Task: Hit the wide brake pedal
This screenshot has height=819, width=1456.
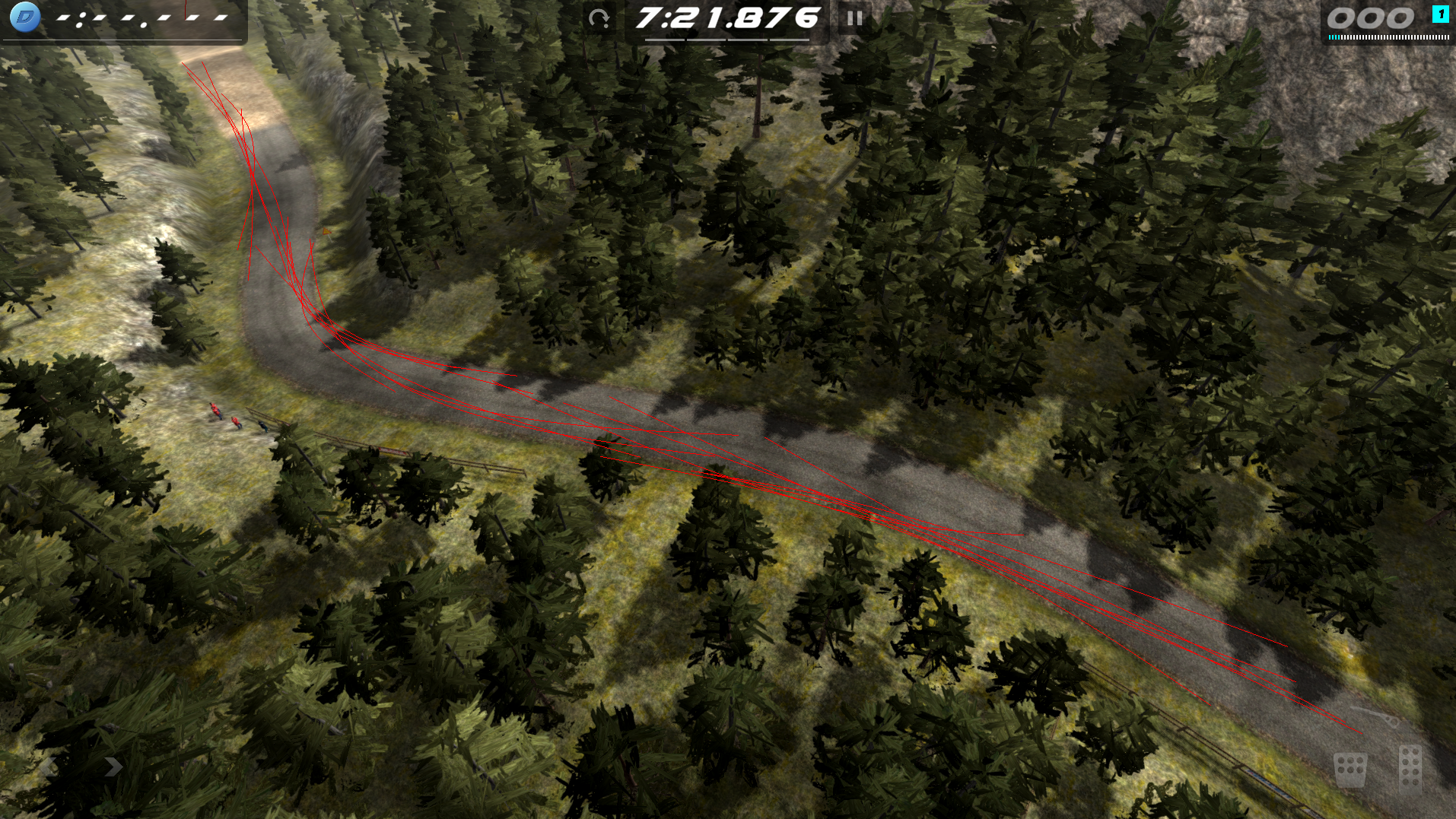Action: (x=1350, y=770)
